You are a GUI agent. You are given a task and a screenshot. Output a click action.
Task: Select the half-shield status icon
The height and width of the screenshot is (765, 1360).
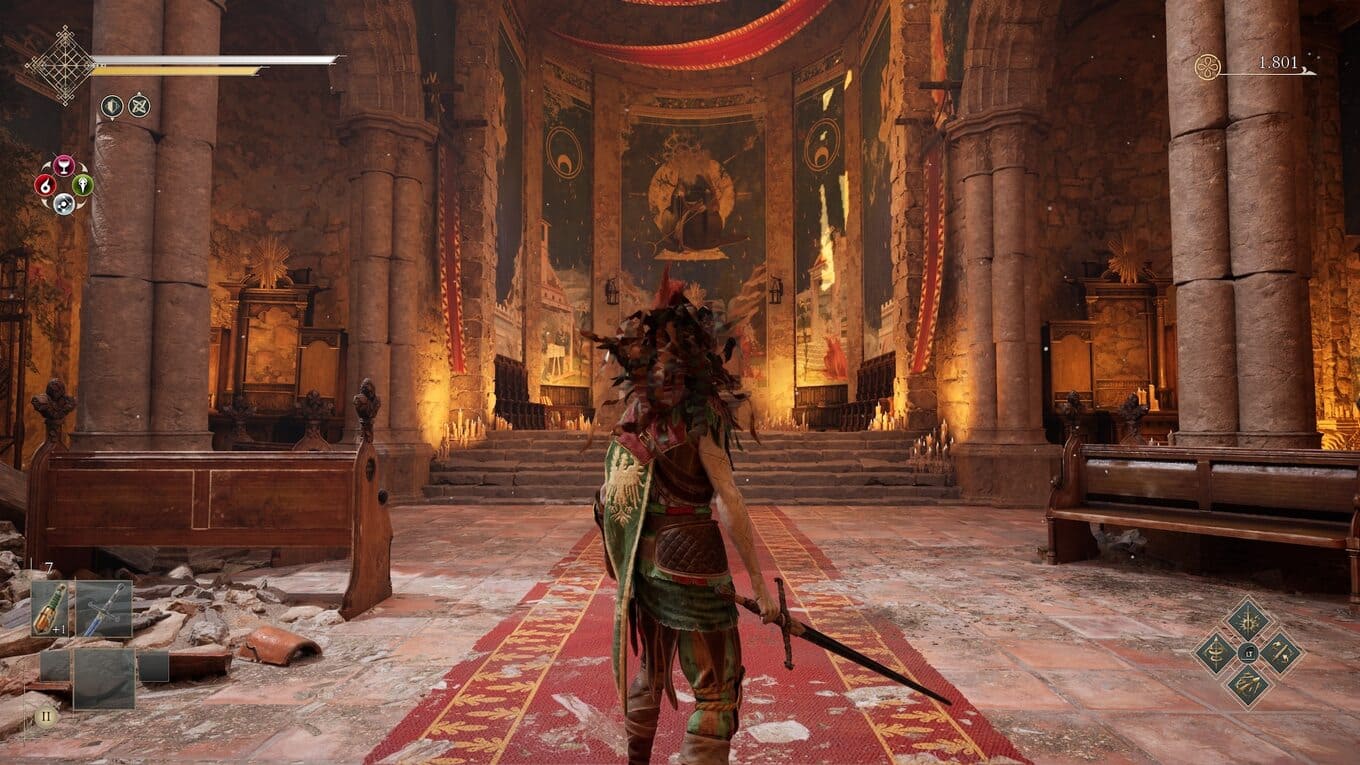click(x=112, y=105)
